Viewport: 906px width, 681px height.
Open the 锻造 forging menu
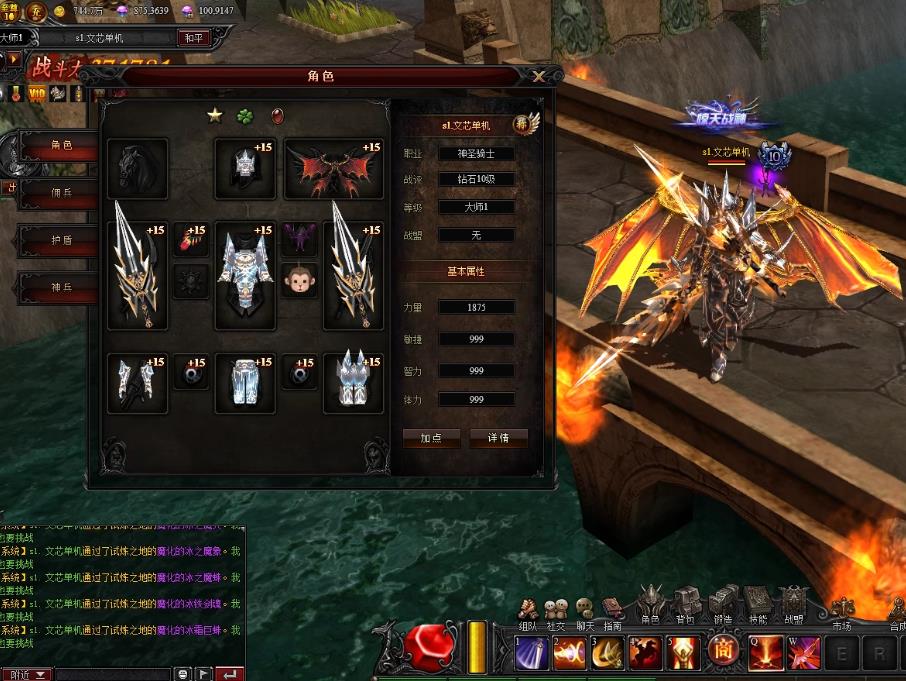(x=722, y=605)
